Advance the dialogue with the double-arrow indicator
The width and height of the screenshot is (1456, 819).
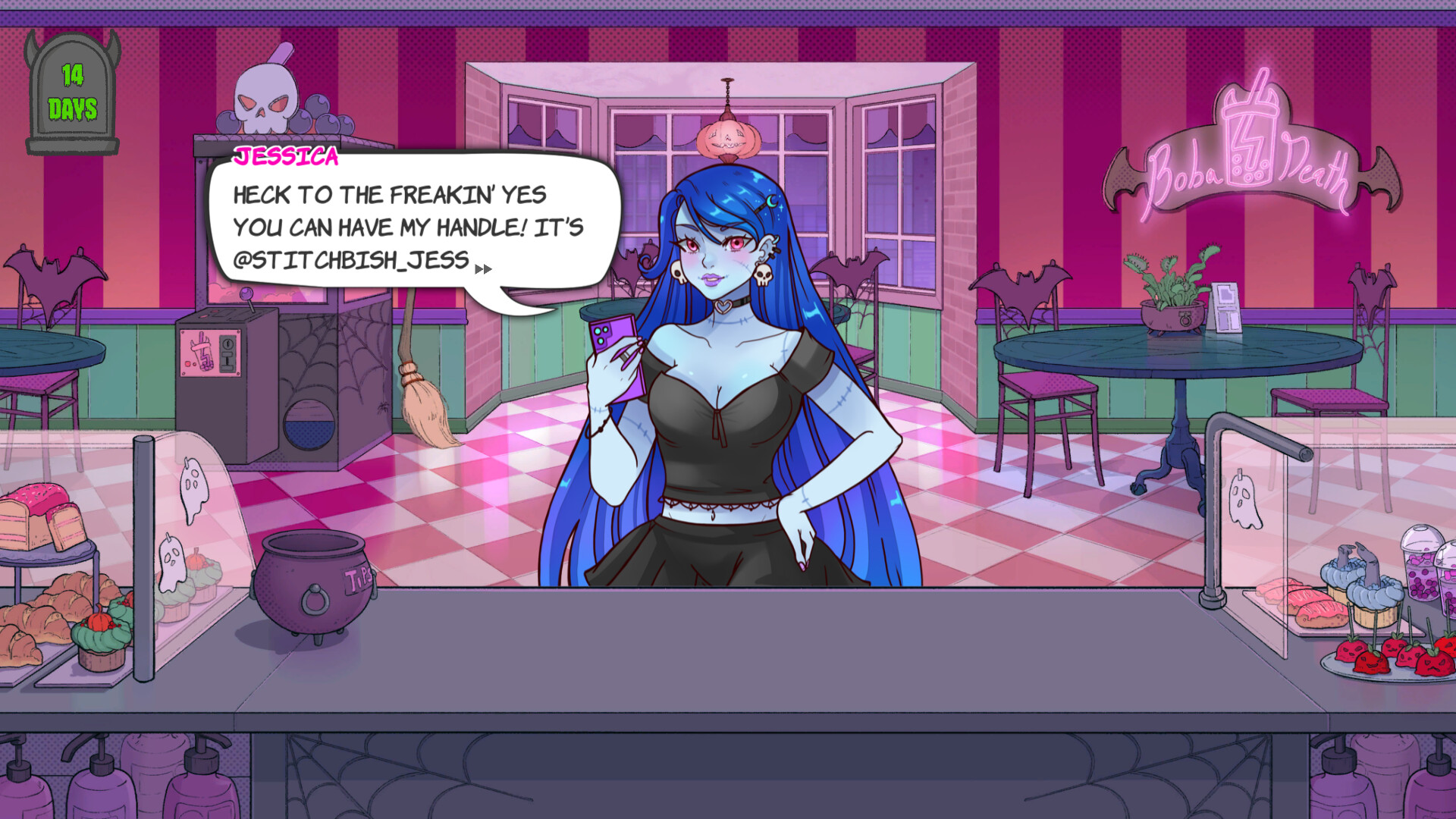click(x=483, y=269)
